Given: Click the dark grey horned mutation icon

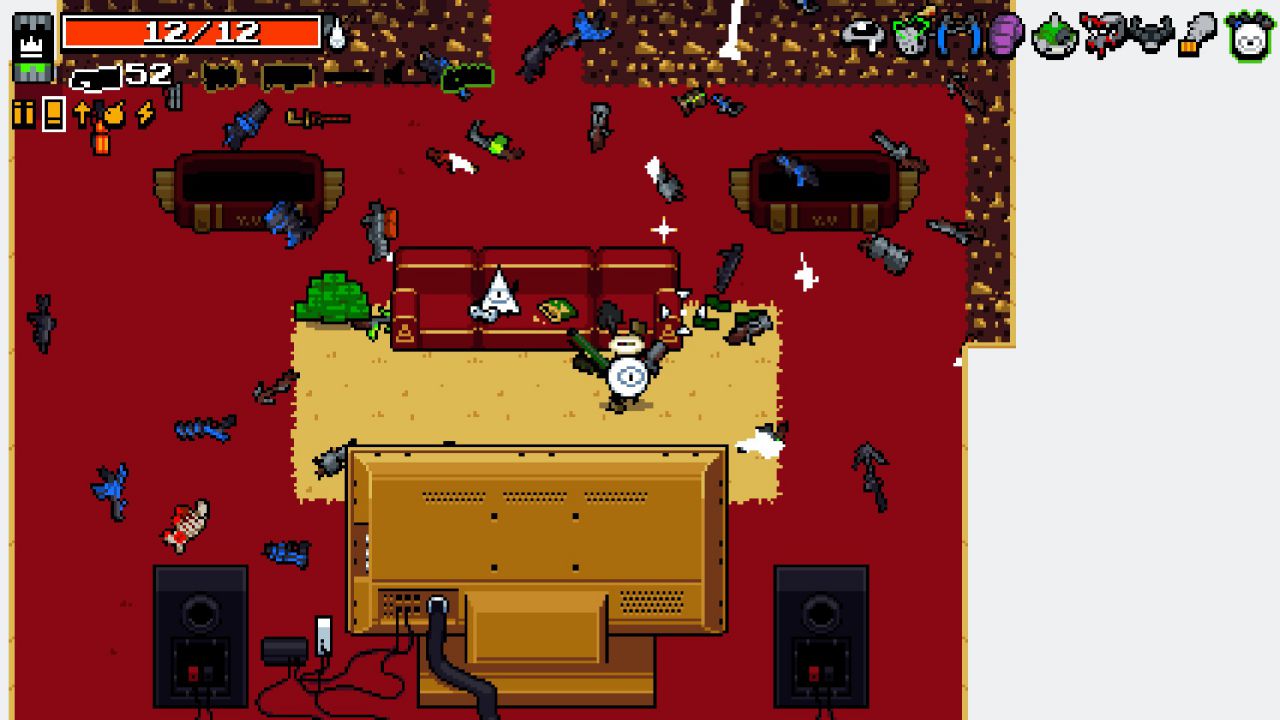Looking at the screenshot, I should tap(1150, 36).
